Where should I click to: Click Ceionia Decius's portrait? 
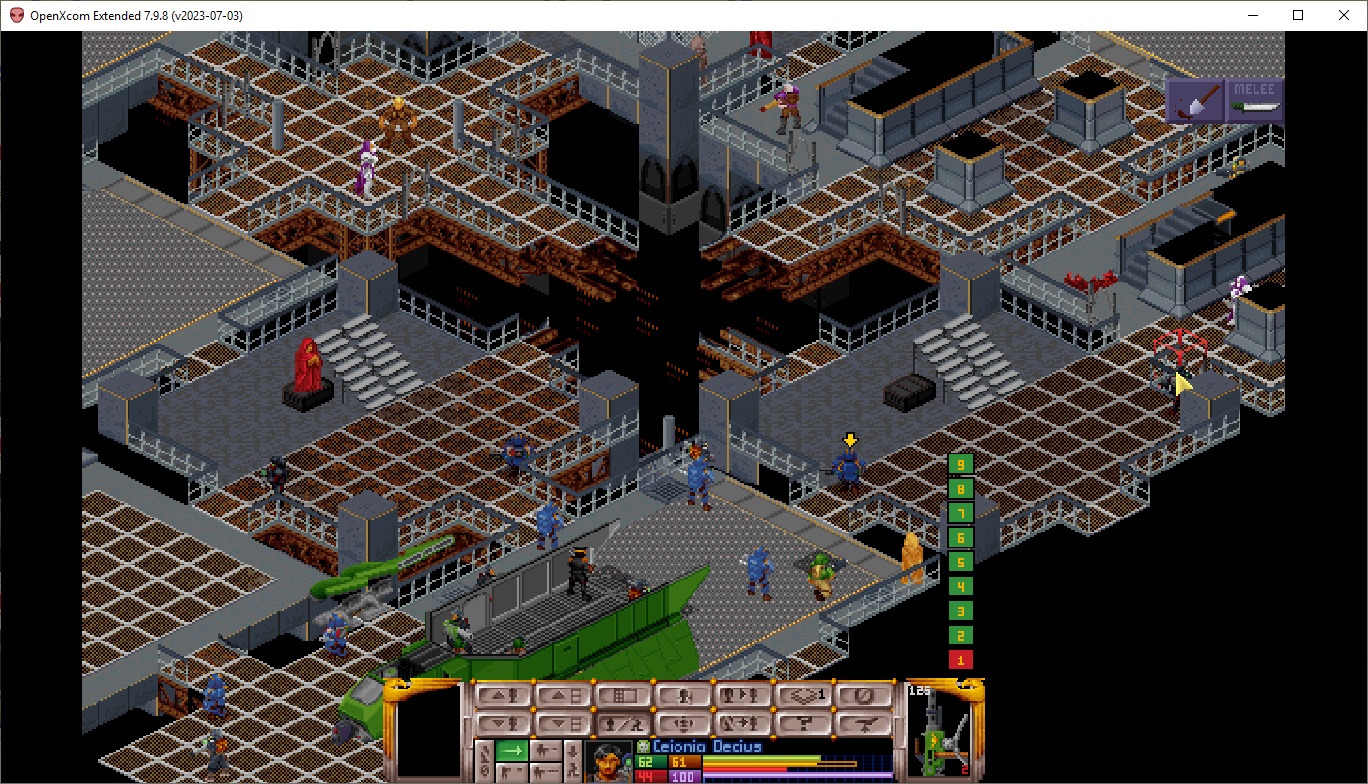[x=608, y=760]
